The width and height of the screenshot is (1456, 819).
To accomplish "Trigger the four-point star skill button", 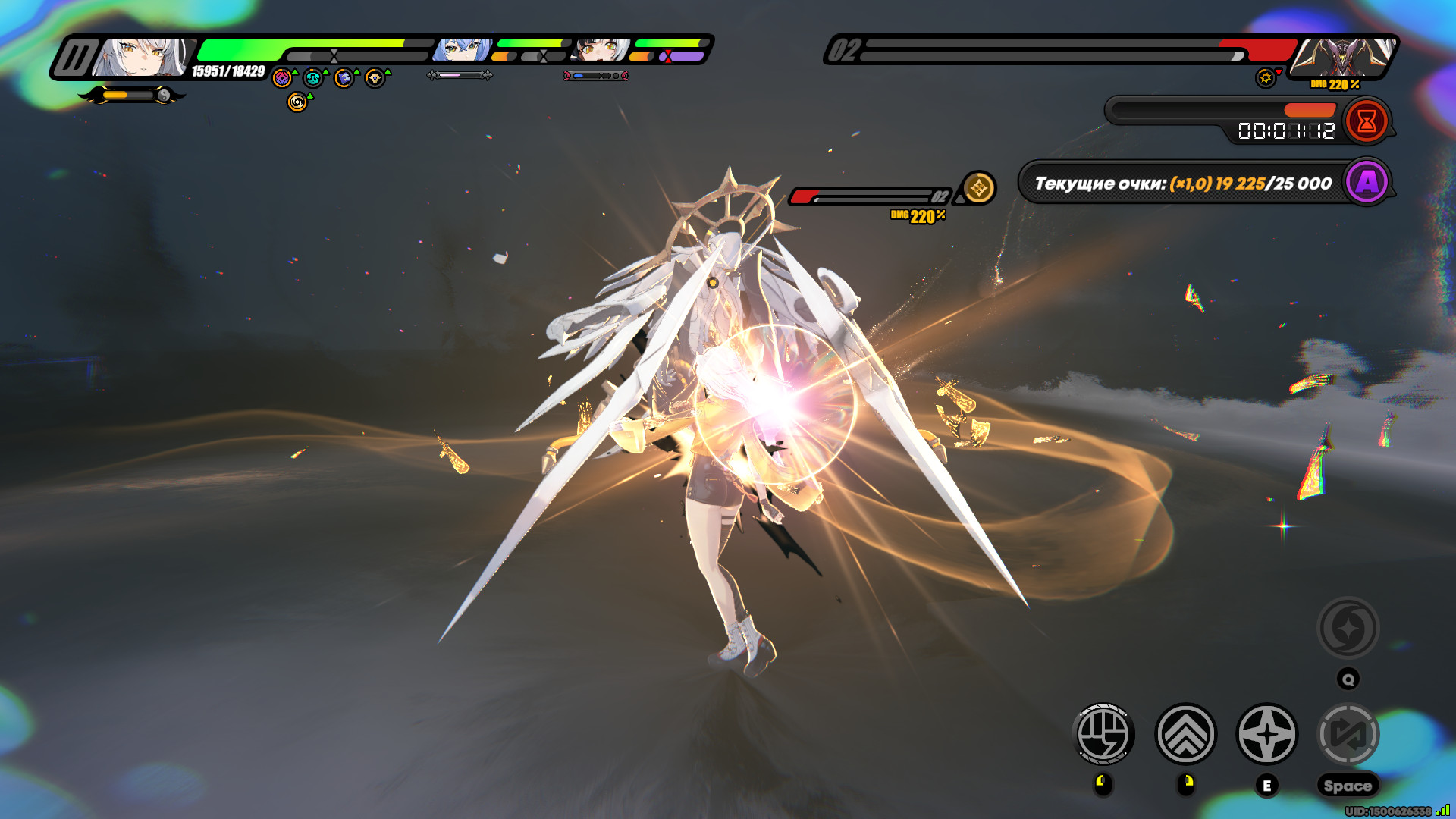I will (x=1267, y=734).
